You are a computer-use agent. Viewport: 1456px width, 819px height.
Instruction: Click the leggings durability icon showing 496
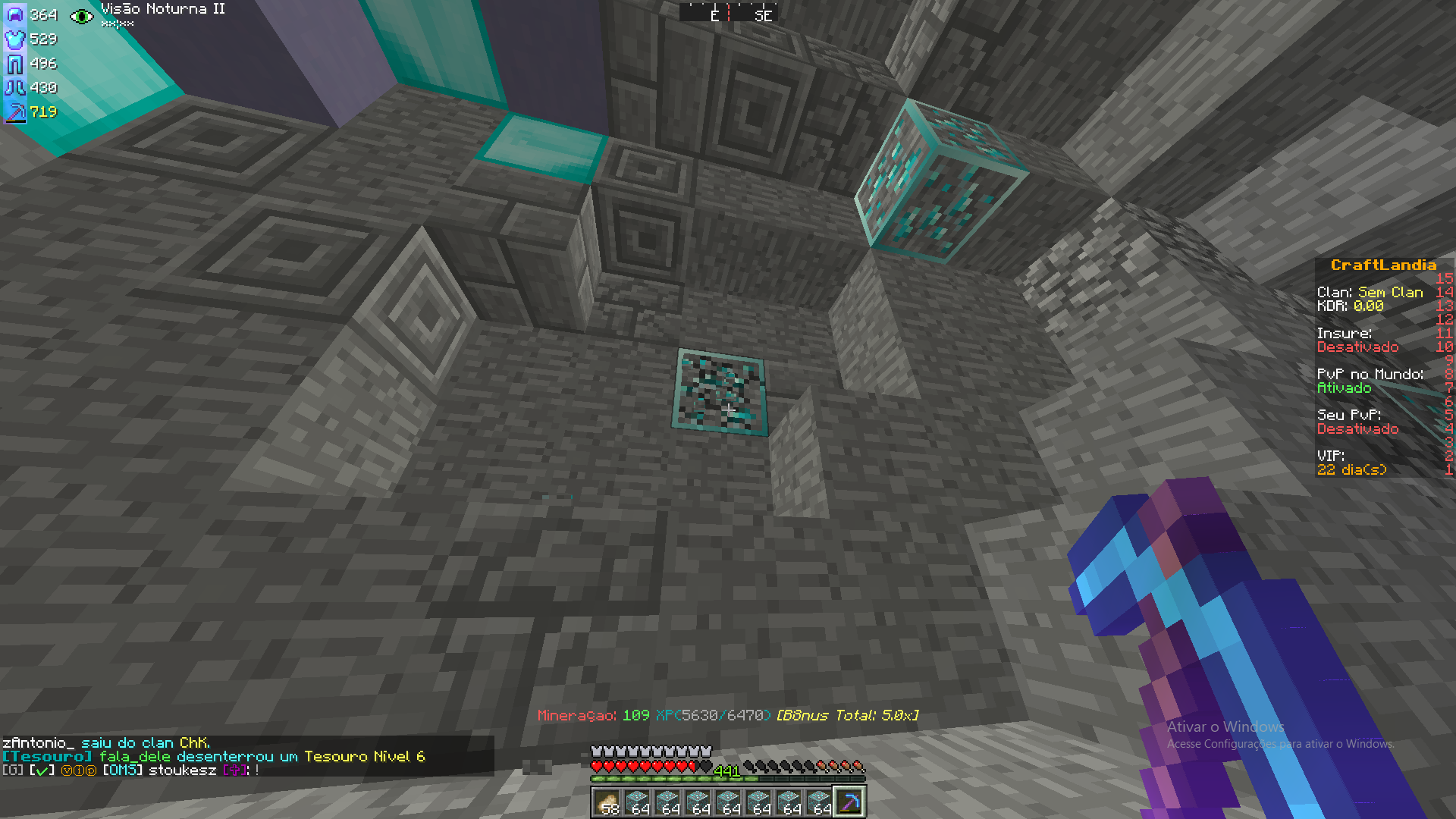[x=14, y=64]
